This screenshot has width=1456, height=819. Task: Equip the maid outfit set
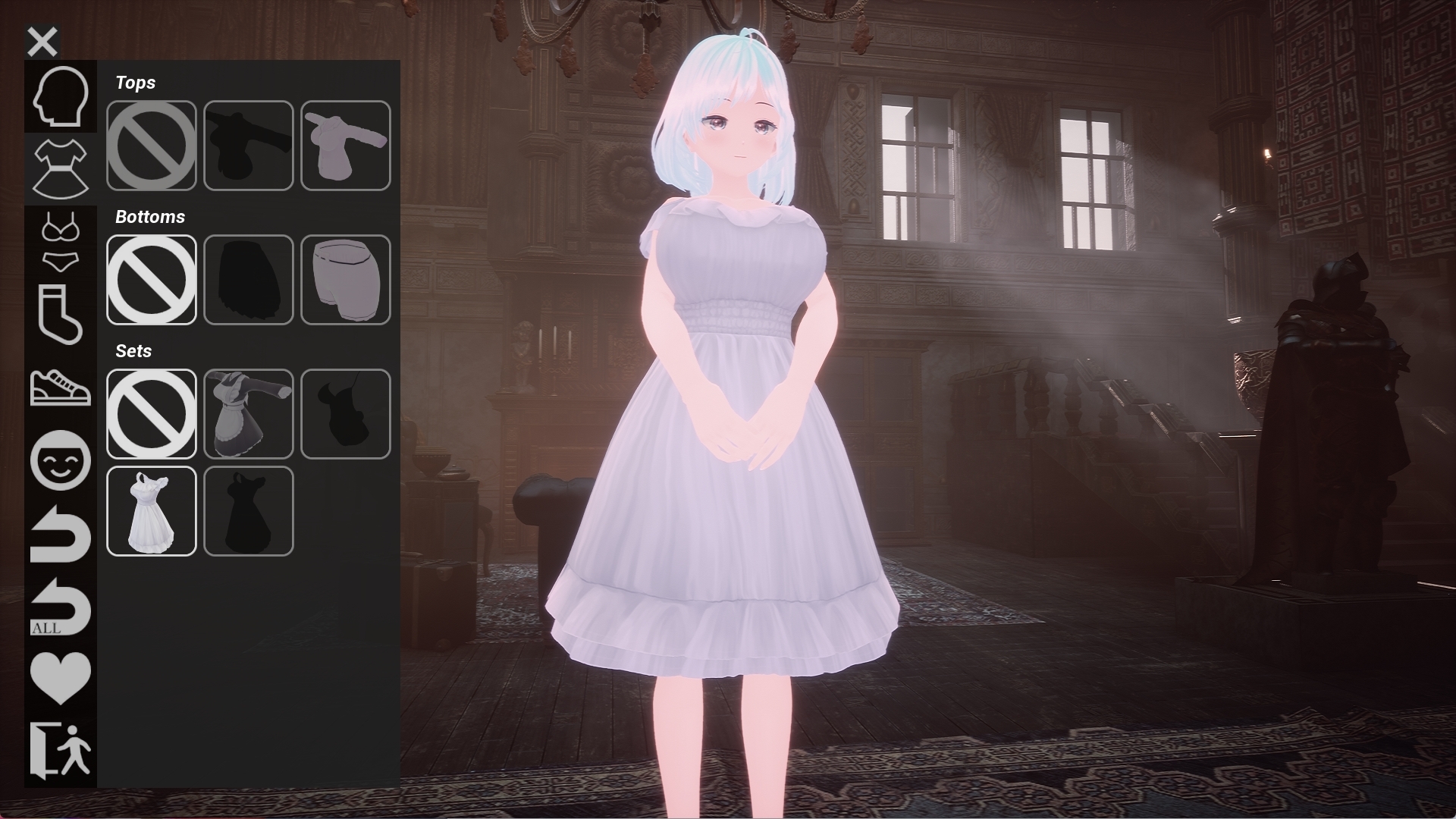(x=249, y=414)
